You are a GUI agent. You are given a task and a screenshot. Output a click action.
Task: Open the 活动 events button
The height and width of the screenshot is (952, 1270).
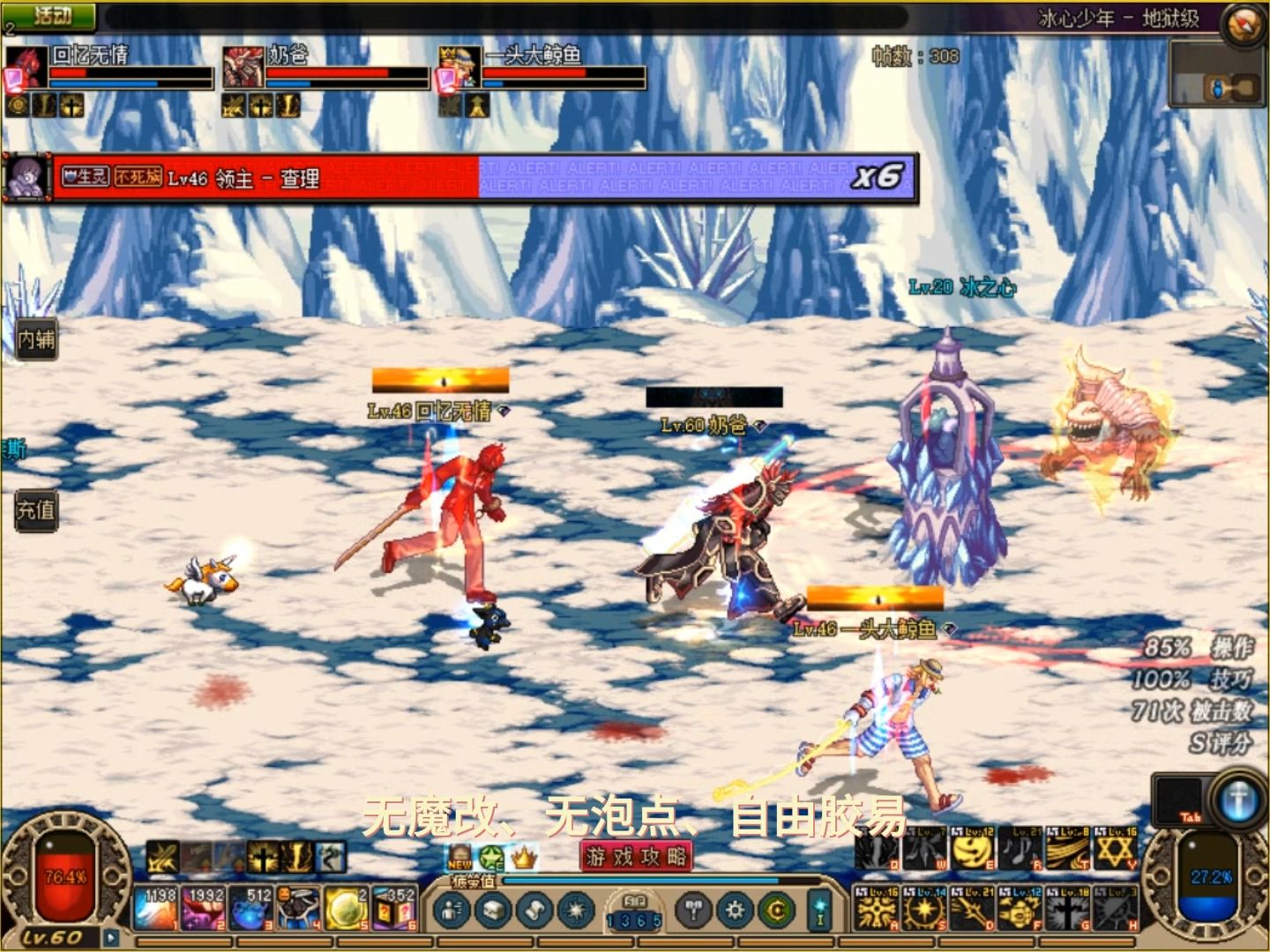[x=51, y=15]
